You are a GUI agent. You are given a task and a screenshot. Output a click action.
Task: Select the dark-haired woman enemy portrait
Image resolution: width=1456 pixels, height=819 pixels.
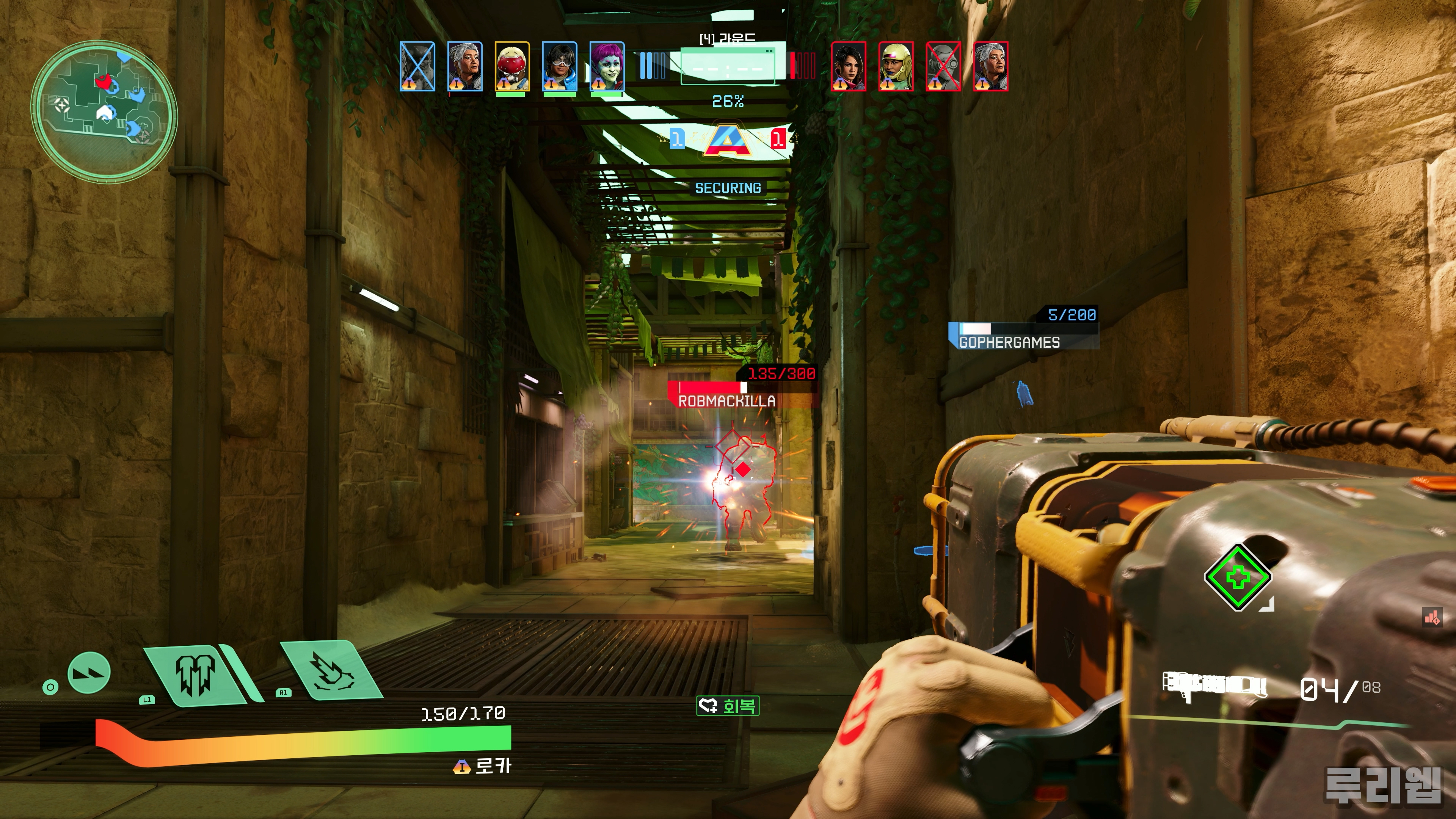coord(849,66)
